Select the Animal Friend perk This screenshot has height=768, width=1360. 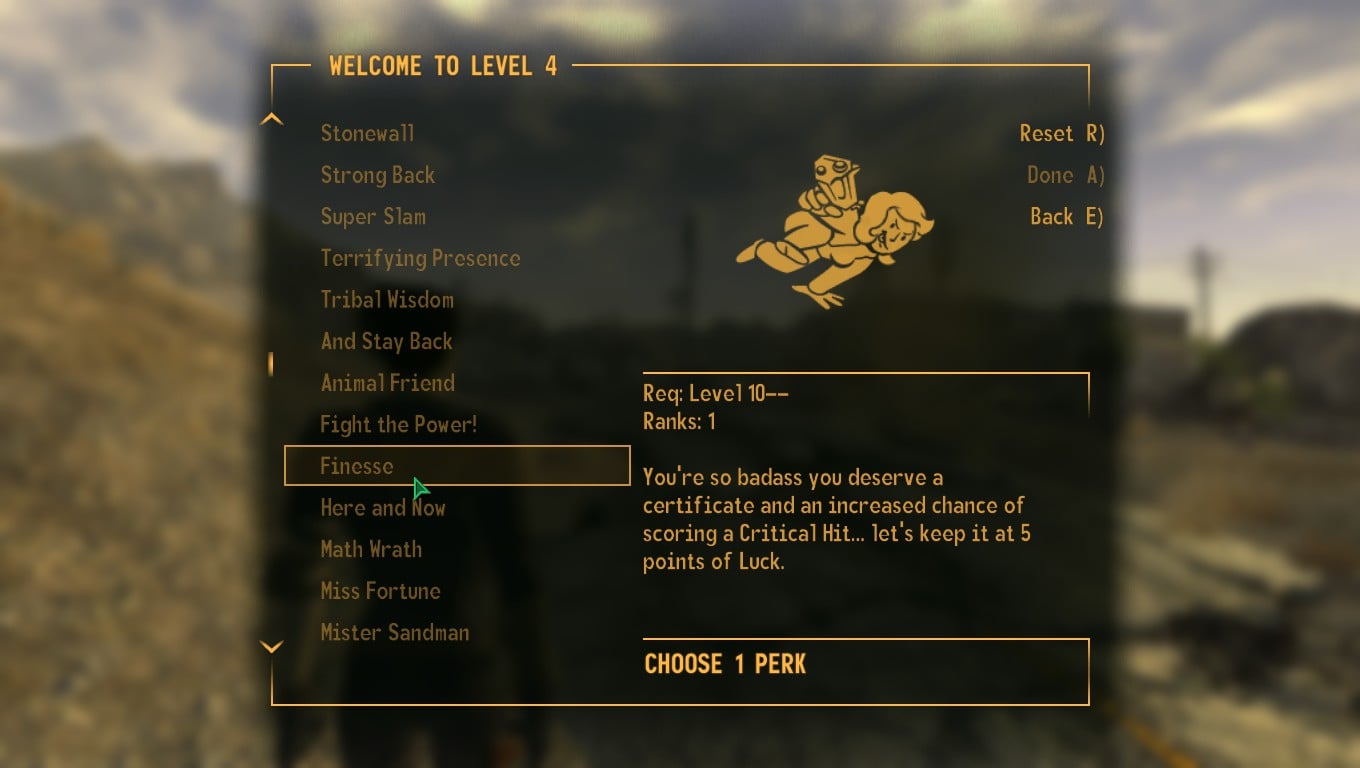387,382
